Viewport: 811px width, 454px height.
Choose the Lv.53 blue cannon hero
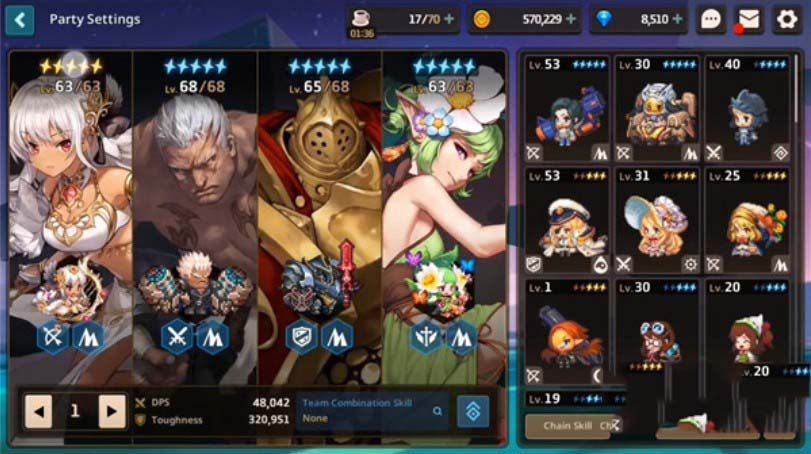coord(568,110)
